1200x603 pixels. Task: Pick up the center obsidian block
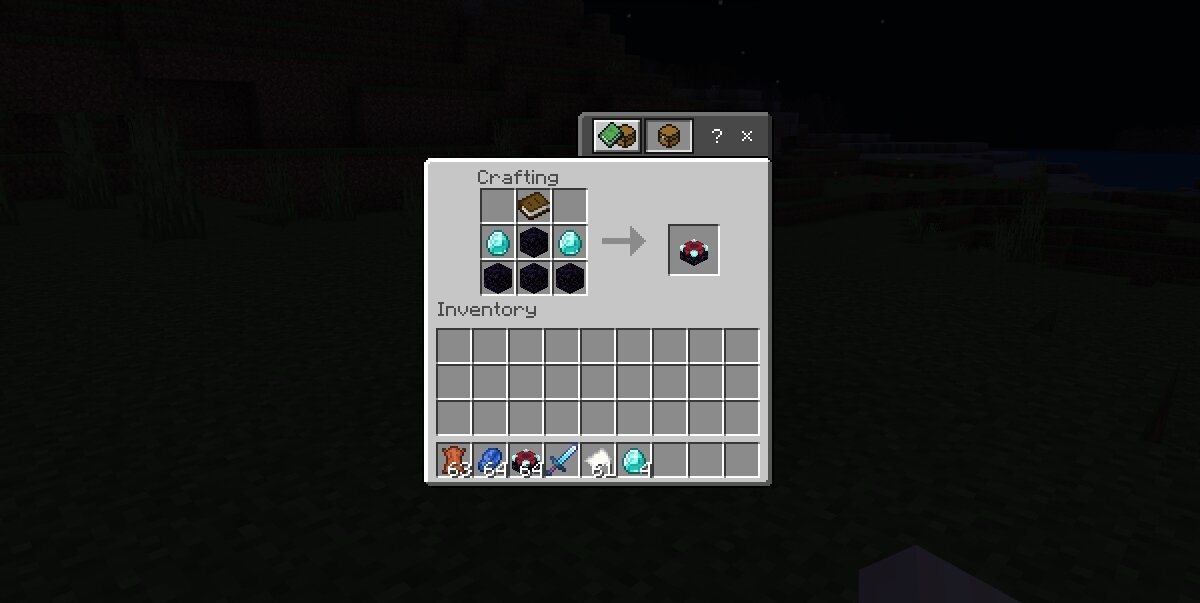pyautogui.click(x=534, y=242)
